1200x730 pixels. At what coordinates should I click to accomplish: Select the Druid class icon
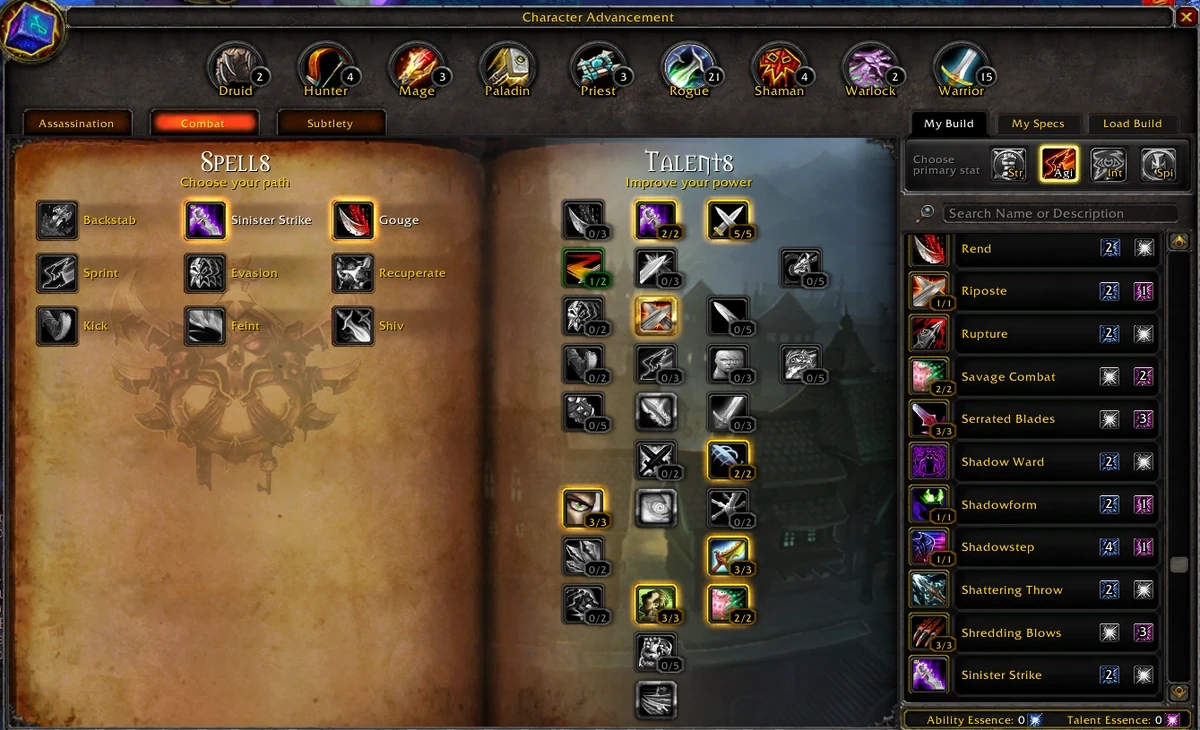click(x=234, y=68)
